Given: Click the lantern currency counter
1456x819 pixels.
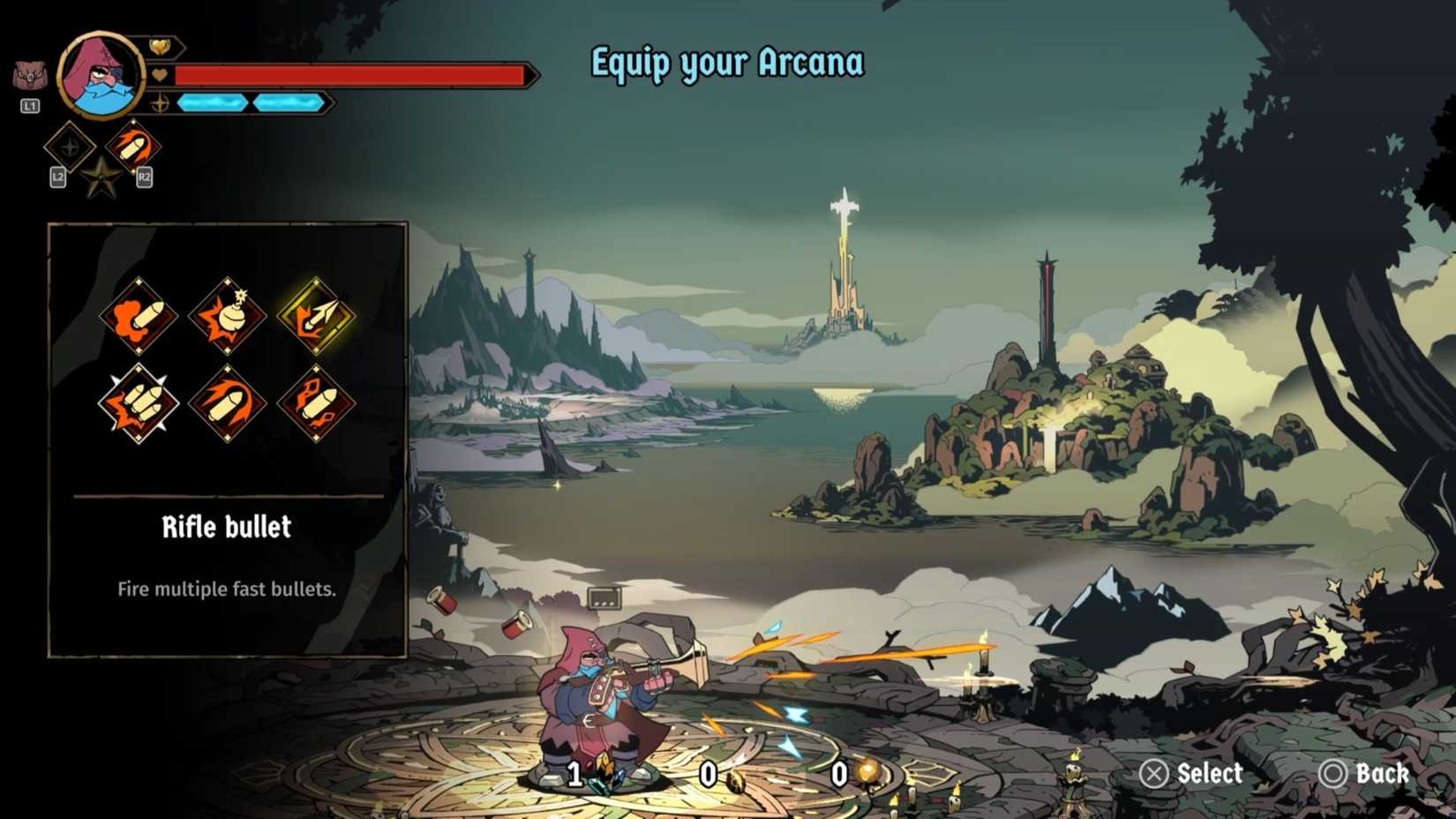Looking at the screenshot, I should (x=852, y=777).
